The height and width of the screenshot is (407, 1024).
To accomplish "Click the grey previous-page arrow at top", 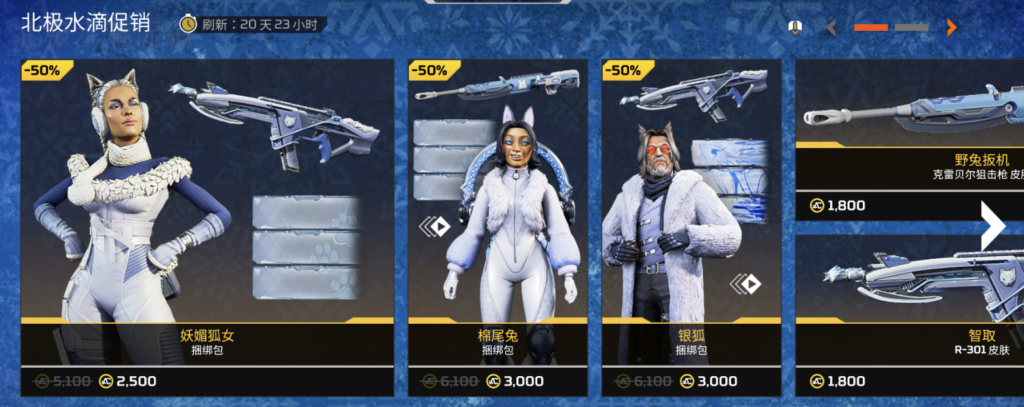I will pos(831,28).
